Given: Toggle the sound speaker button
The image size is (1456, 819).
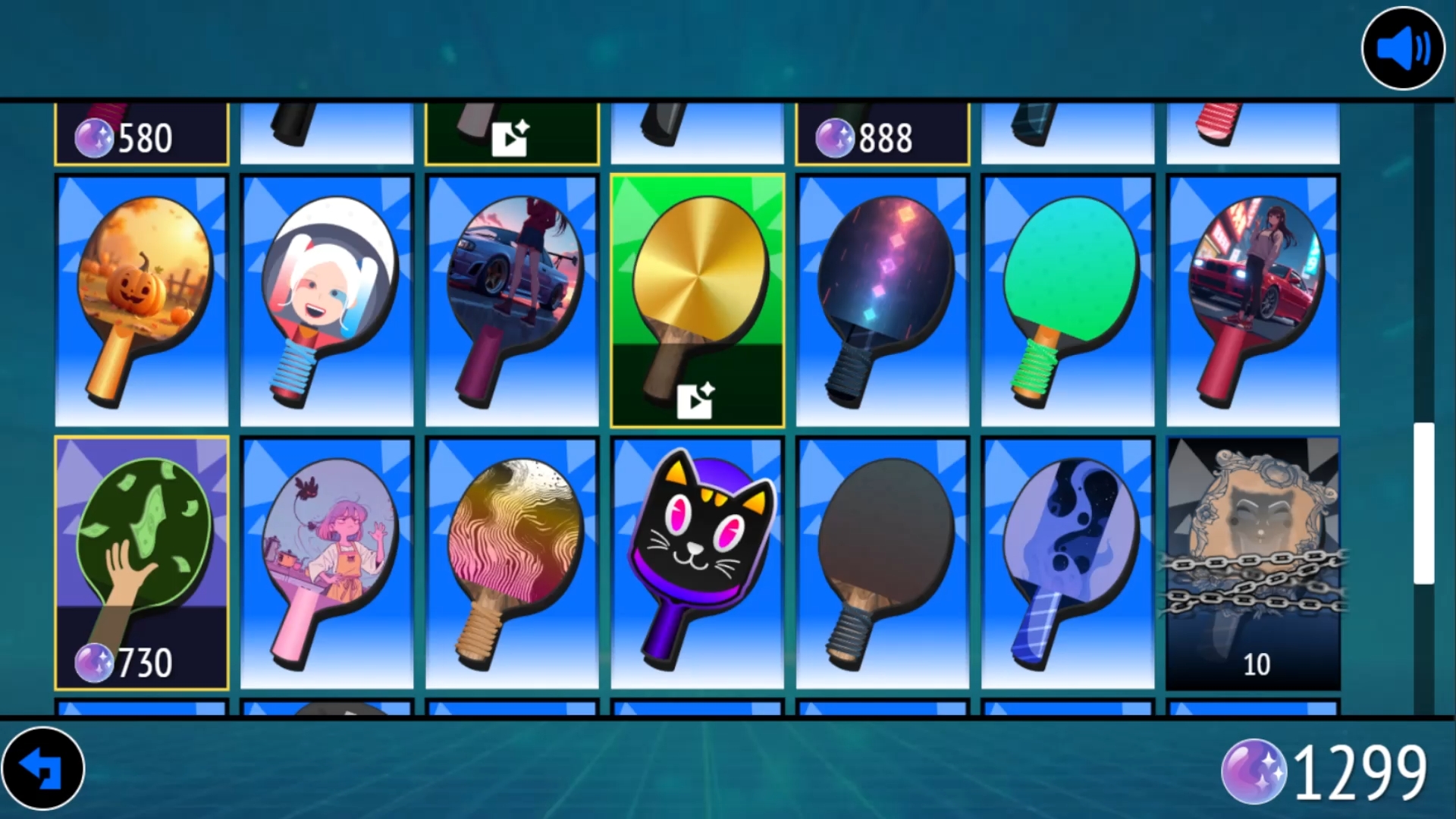Looking at the screenshot, I should click(1403, 49).
